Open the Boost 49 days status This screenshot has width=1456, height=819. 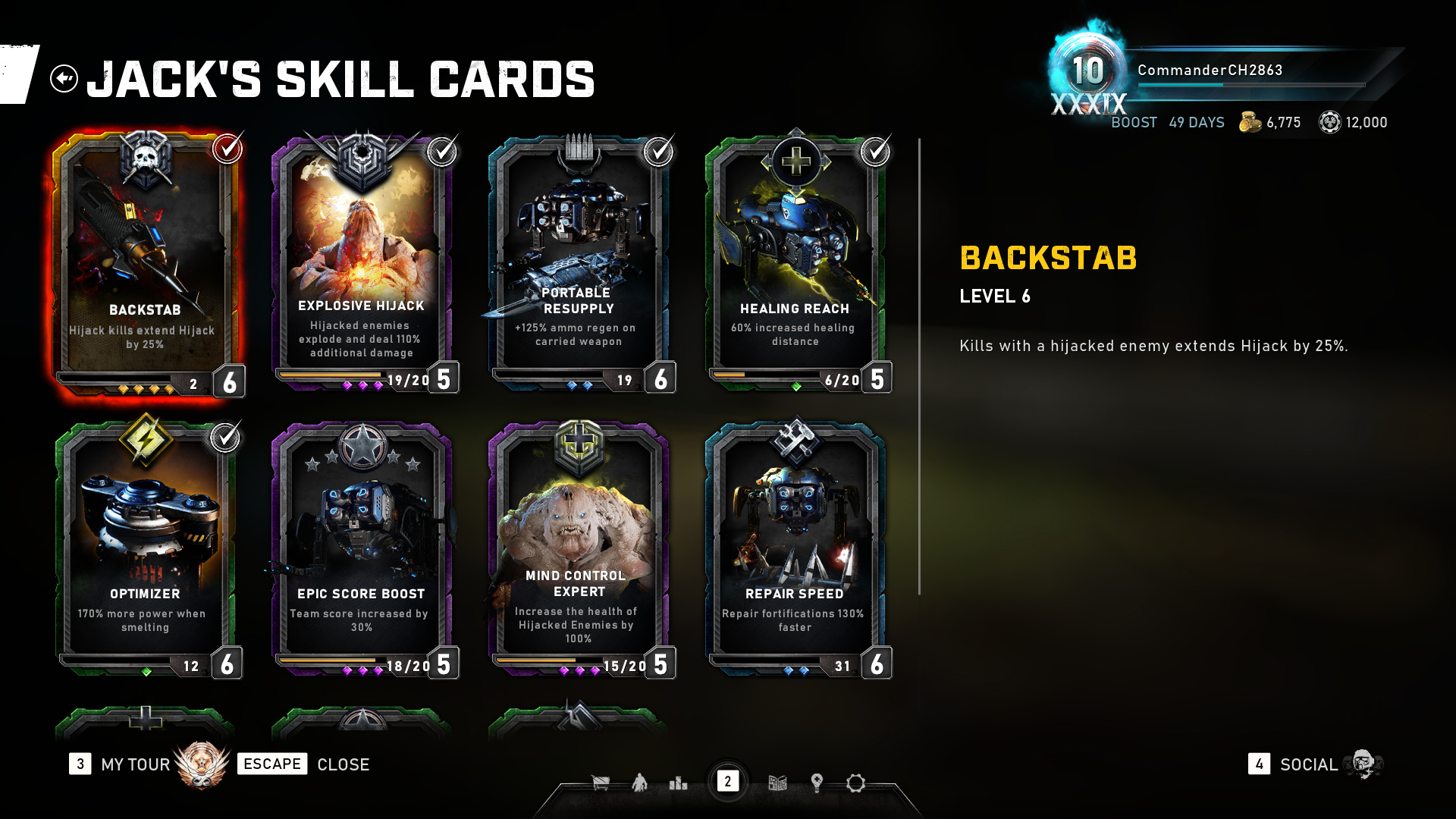(1167, 123)
